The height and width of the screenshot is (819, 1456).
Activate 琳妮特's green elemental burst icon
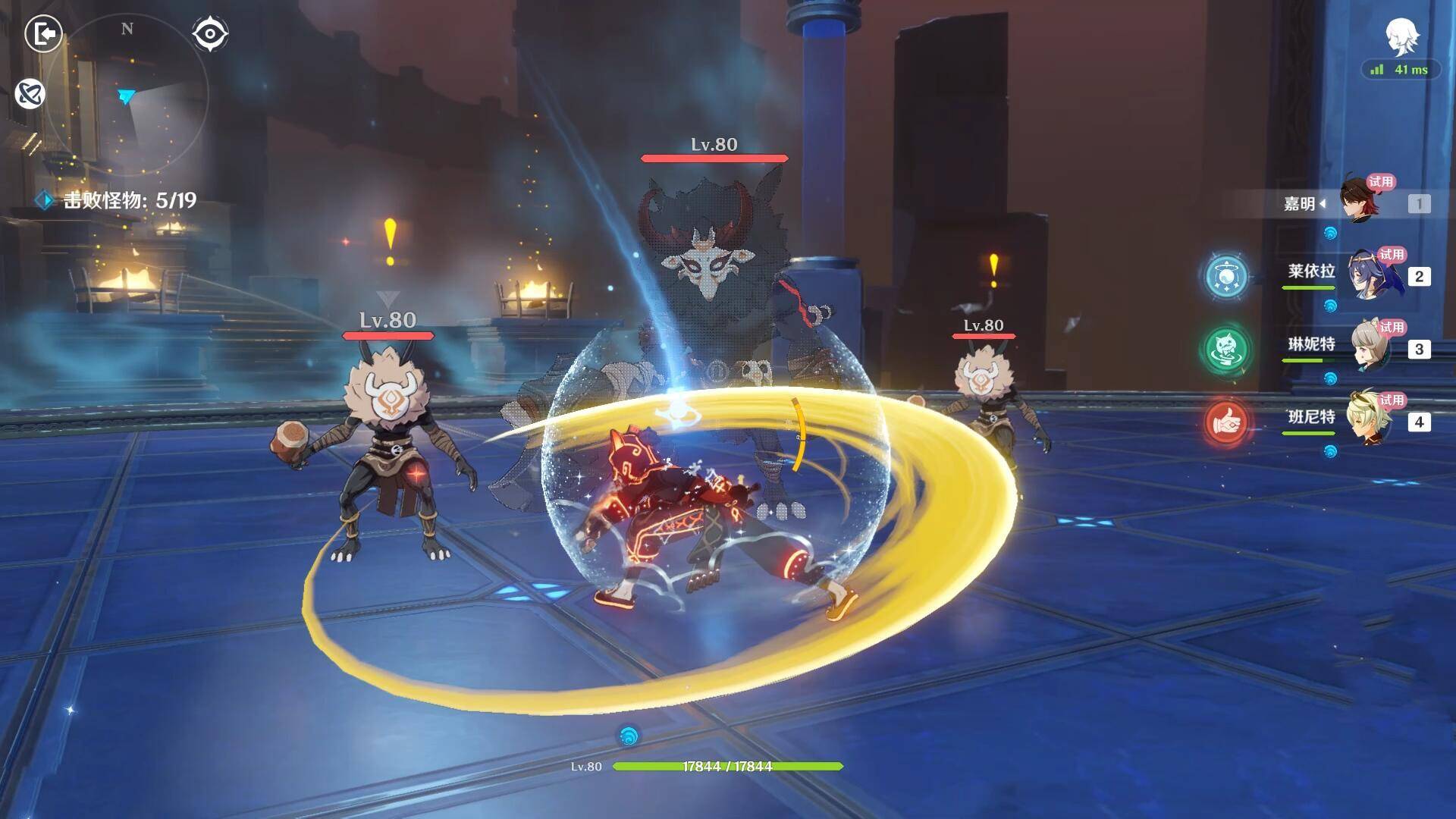point(1226,349)
